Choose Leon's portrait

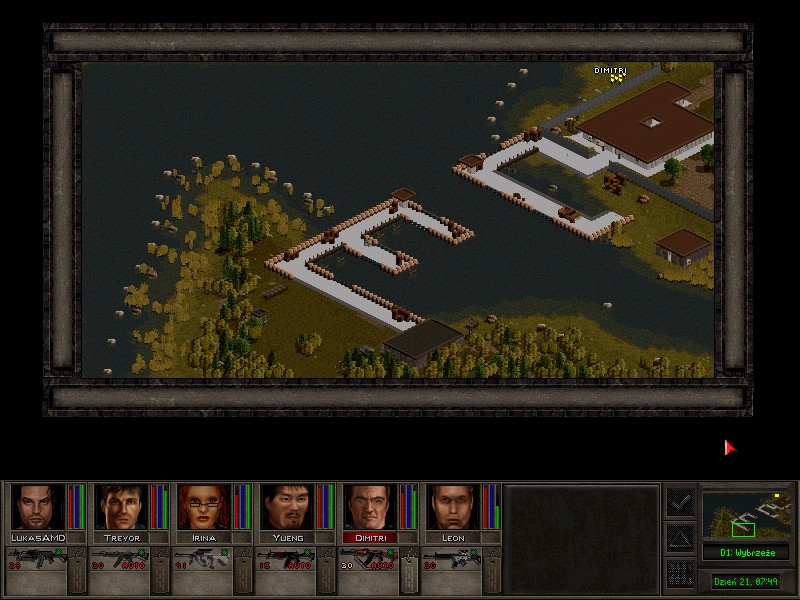[x=453, y=508]
